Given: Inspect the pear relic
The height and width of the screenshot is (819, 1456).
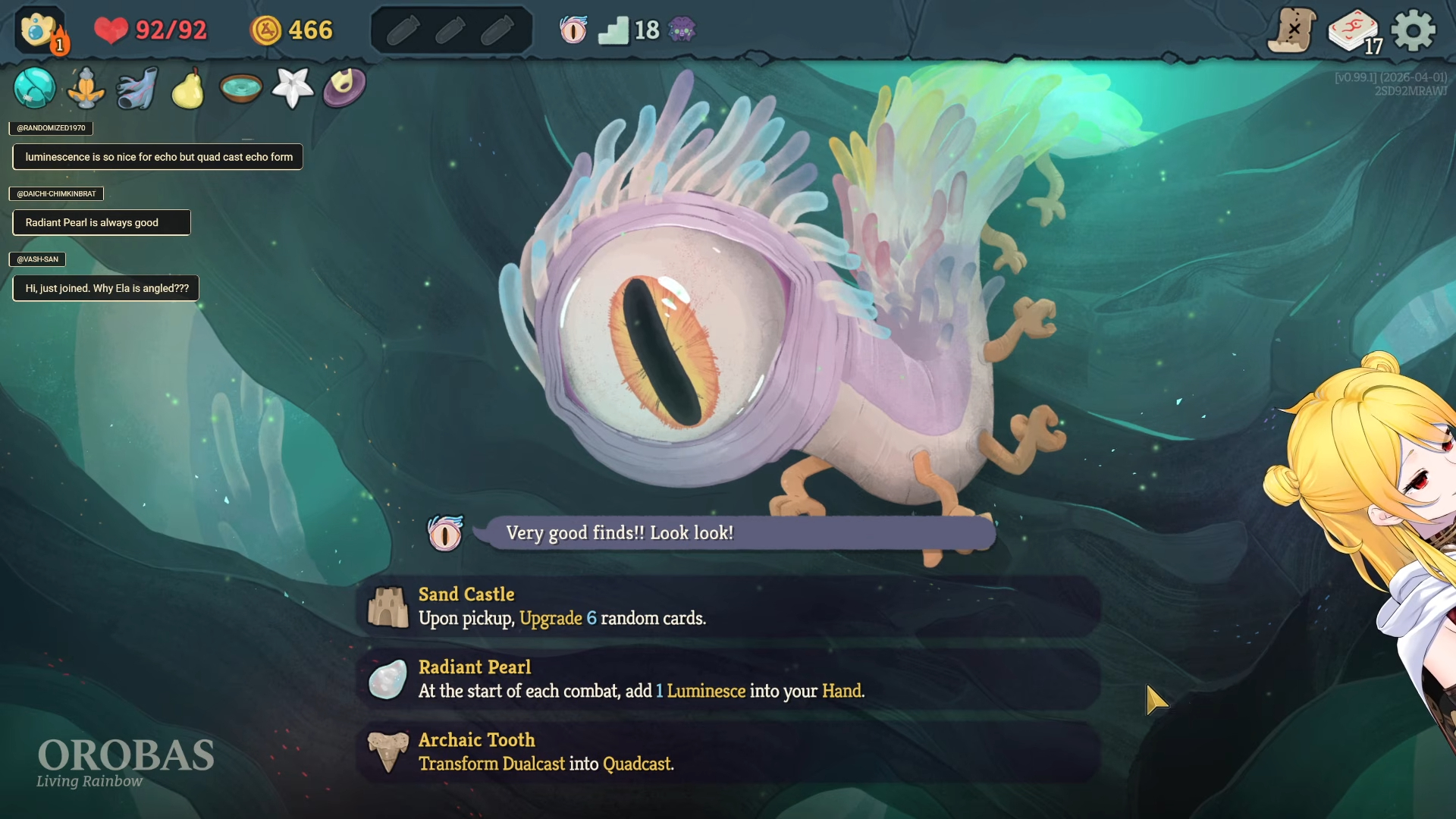Looking at the screenshot, I should tap(188, 89).
